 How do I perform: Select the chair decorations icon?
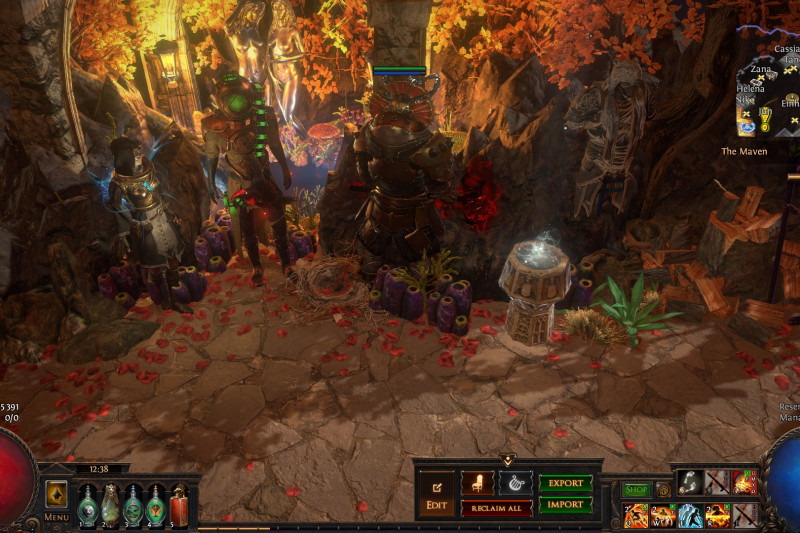[x=477, y=483]
